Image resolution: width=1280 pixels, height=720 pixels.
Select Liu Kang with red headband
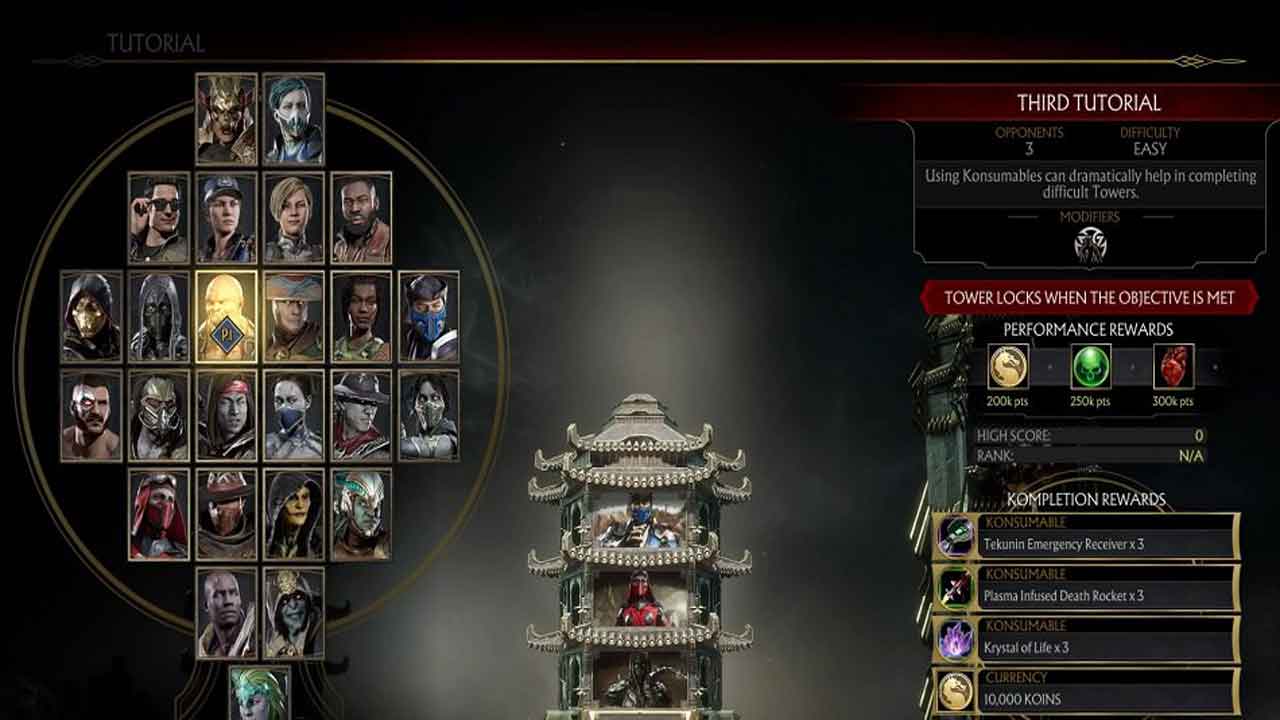pos(226,415)
